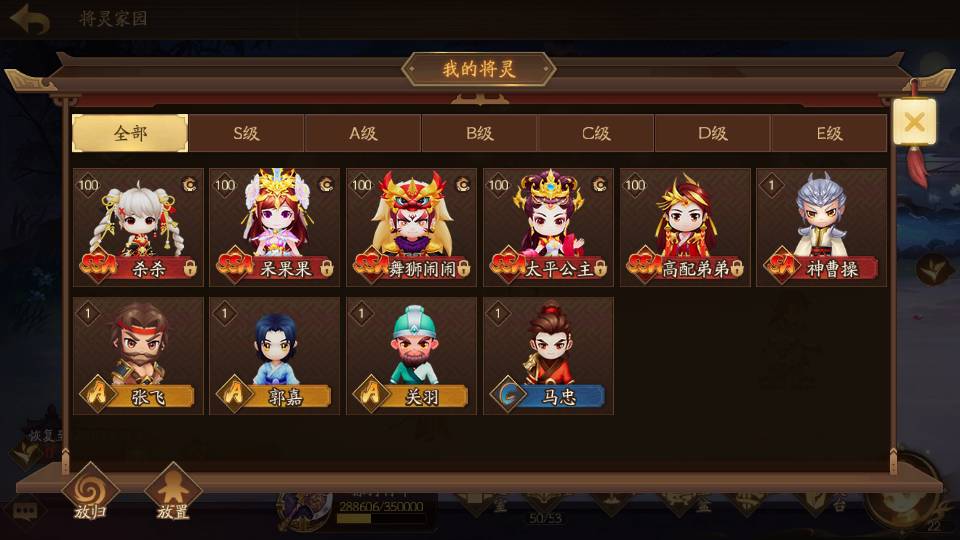Tap the 放归 release button

(90, 494)
